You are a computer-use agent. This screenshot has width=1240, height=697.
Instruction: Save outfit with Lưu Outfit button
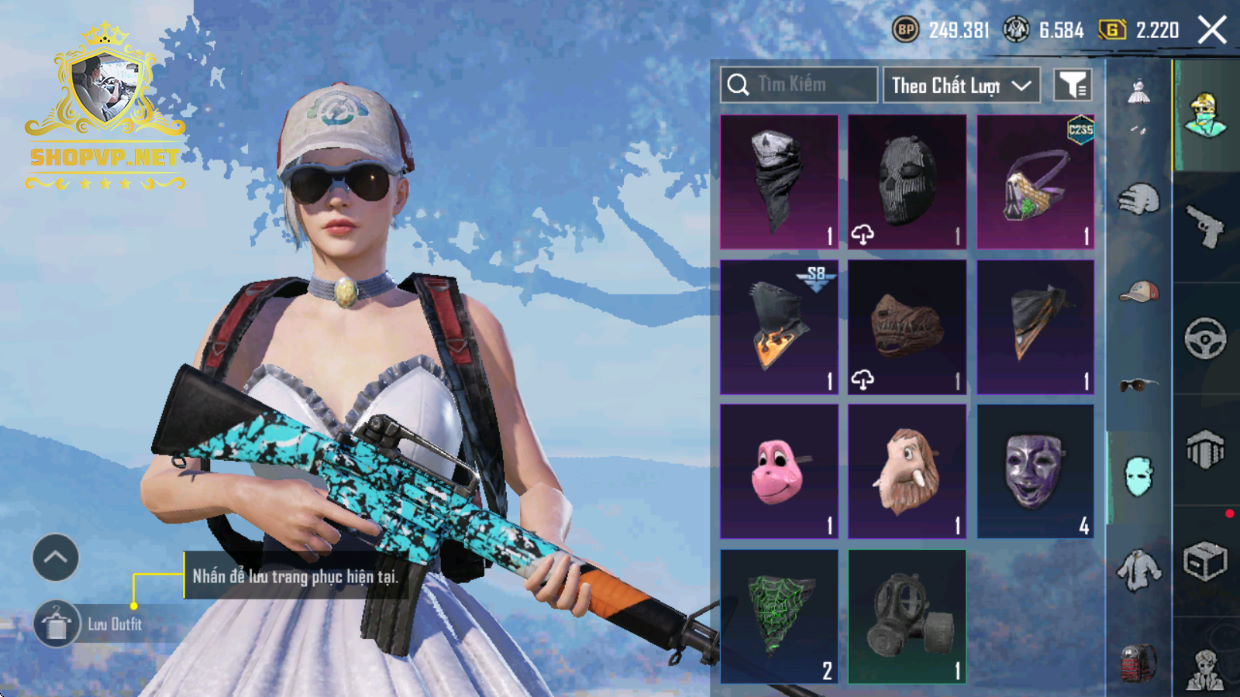pos(58,624)
